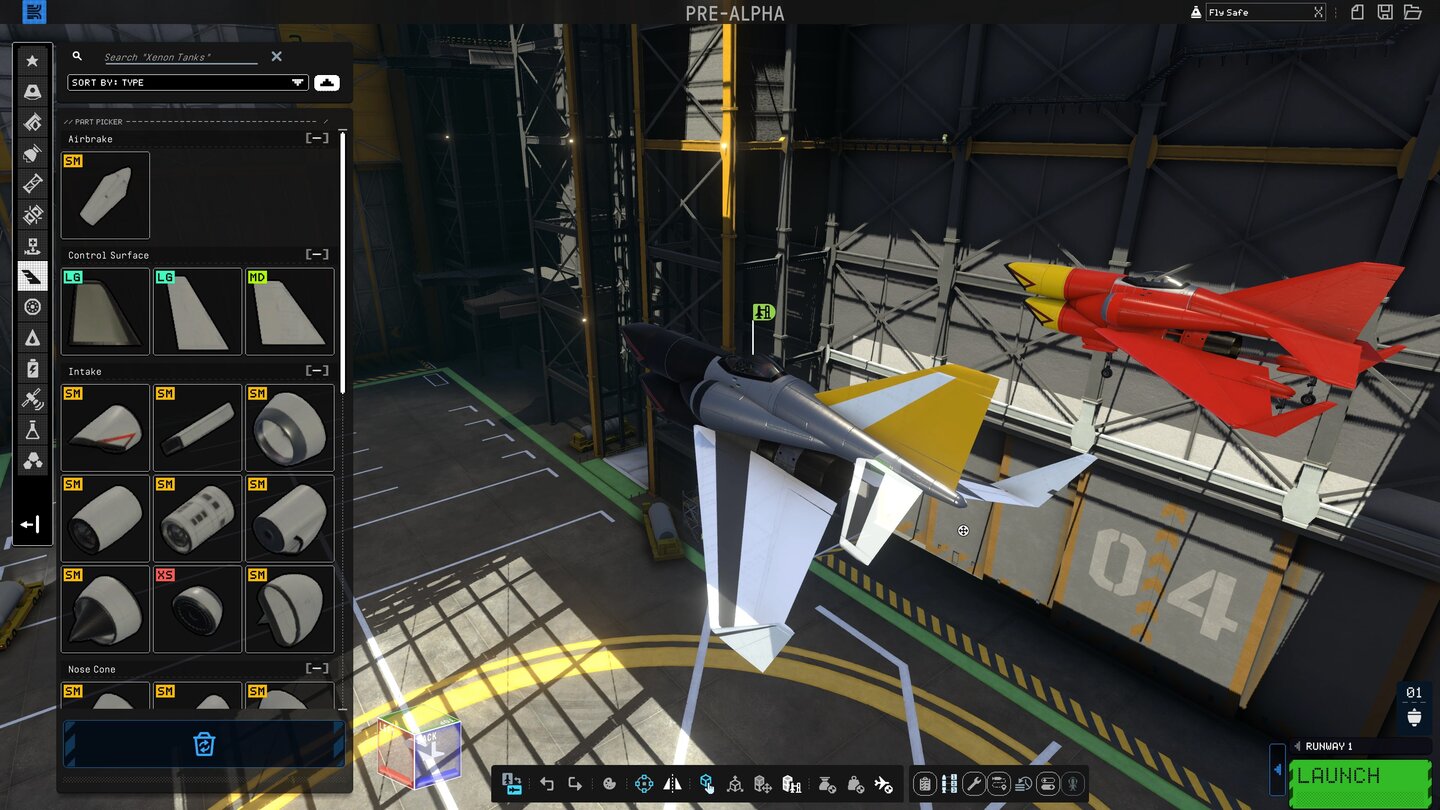
Task: Open the launch checklist clipboard icon
Action: [x=926, y=784]
